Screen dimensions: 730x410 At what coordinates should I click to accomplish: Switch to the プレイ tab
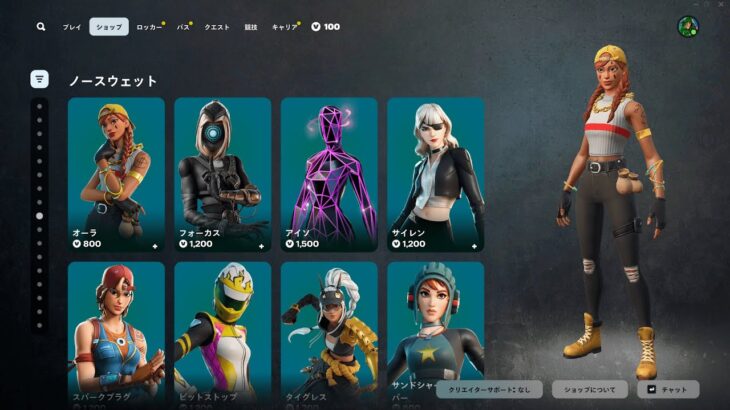72,27
